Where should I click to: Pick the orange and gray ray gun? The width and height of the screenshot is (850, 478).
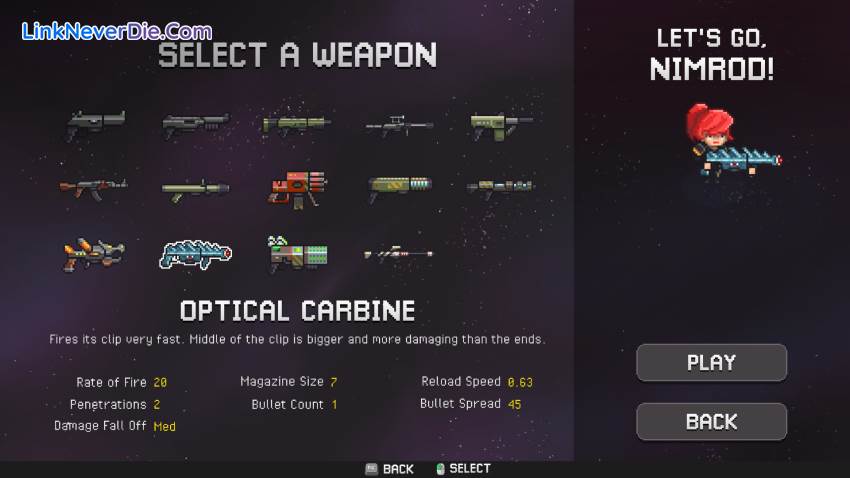93,252
